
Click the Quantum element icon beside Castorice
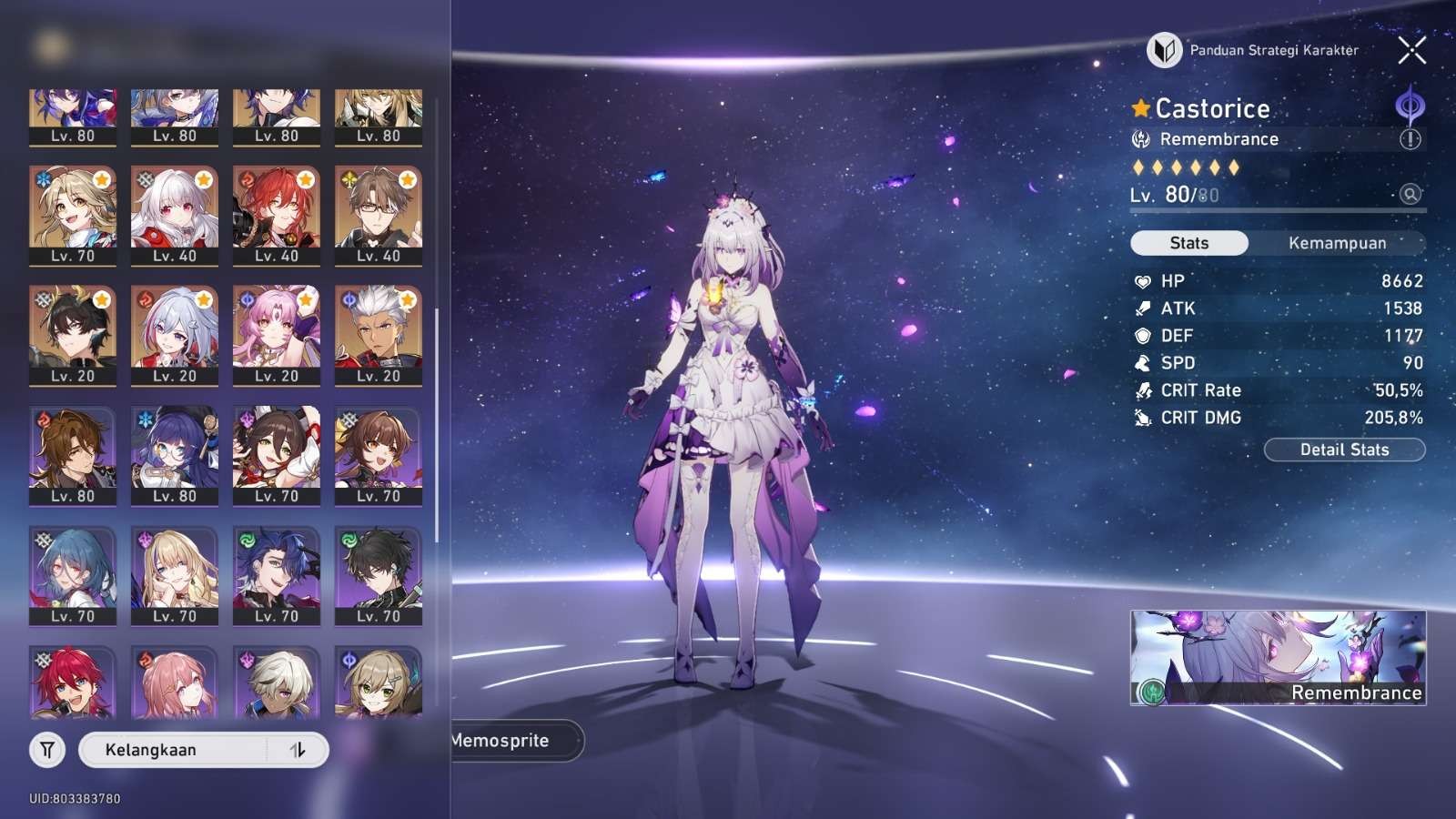pyautogui.click(x=1410, y=106)
